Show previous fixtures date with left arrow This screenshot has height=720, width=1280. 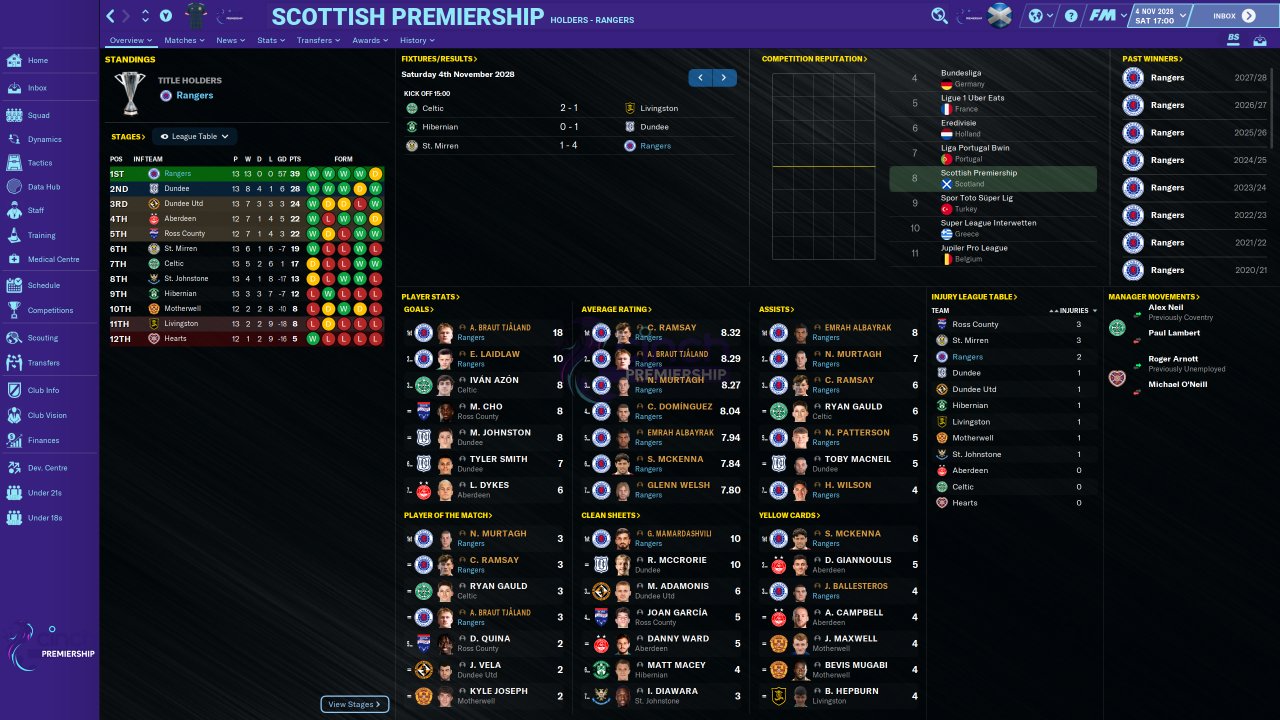pos(701,78)
